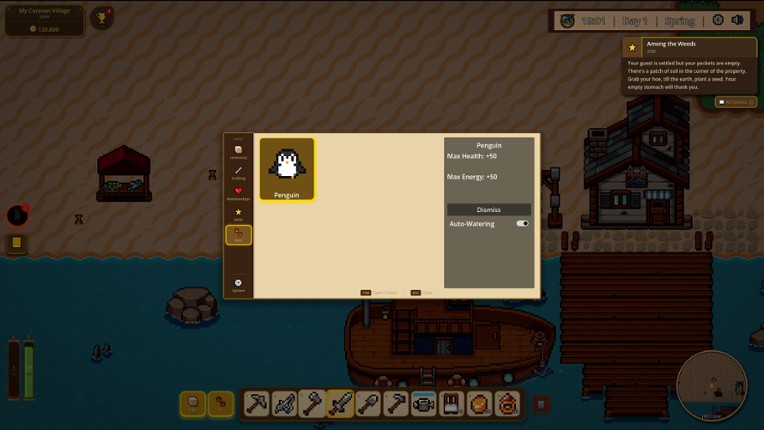Open the System tab with gear icon
This screenshot has height=430, width=764.
[238, 284]
